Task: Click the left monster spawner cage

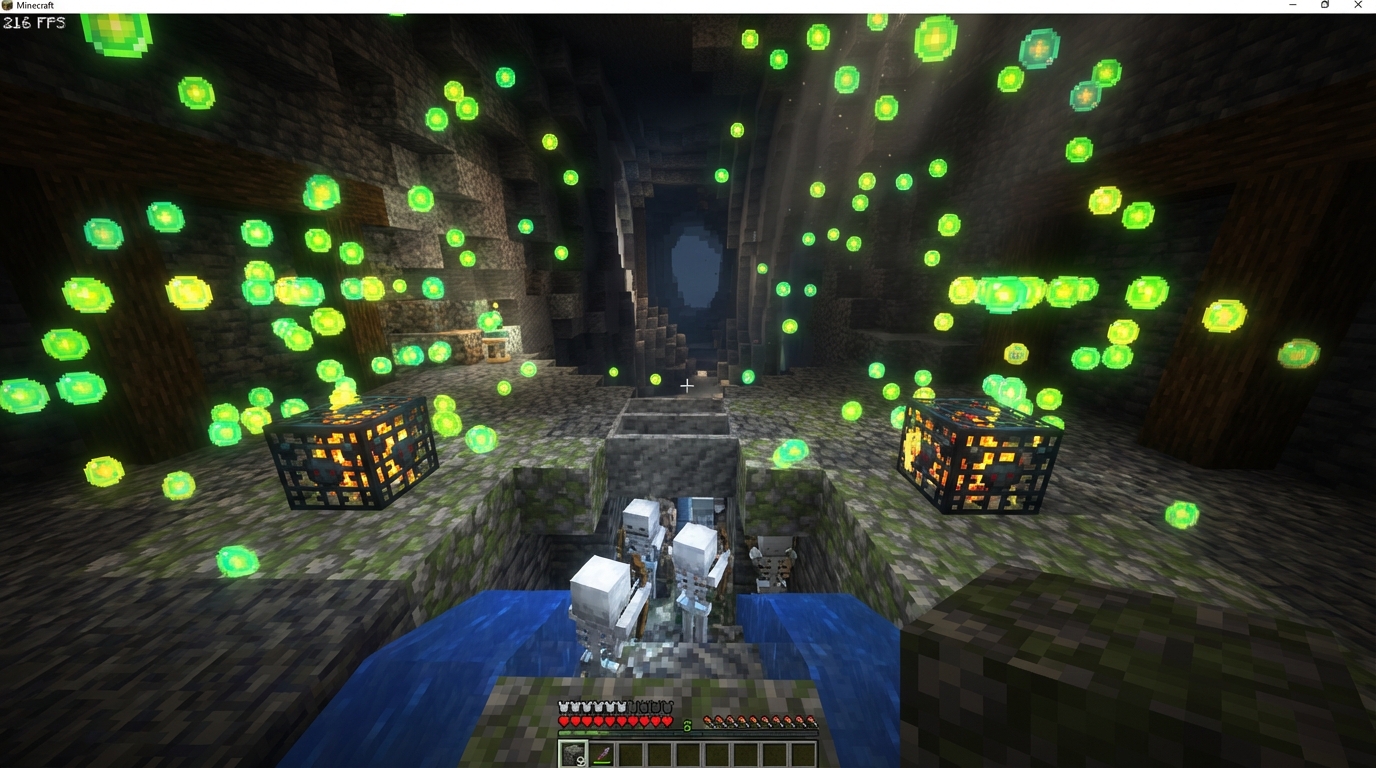Action: click(x=352, y=455)
